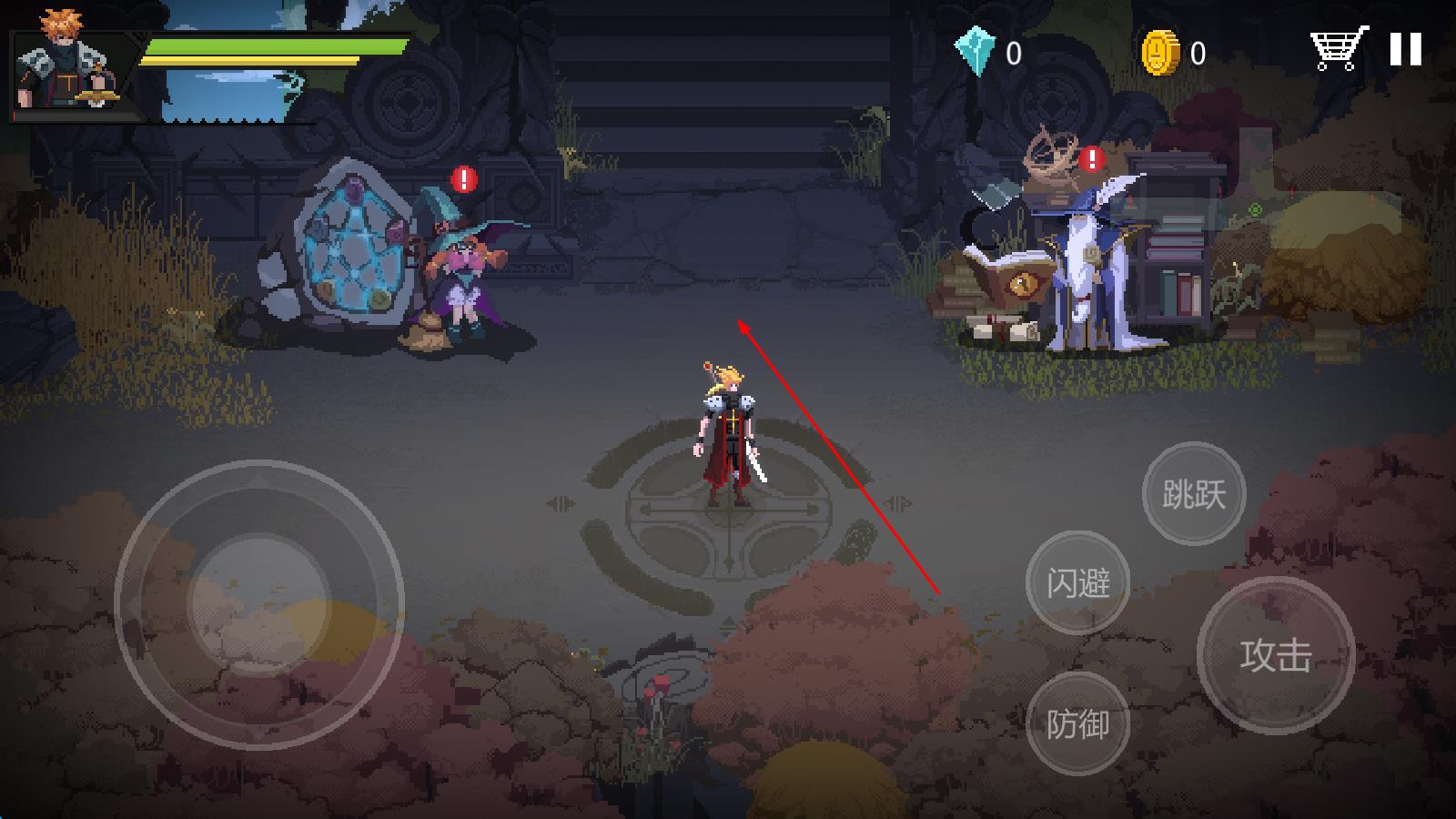Use the 闪避 dodge button
1456x819 pixels.
[1077, 582]
